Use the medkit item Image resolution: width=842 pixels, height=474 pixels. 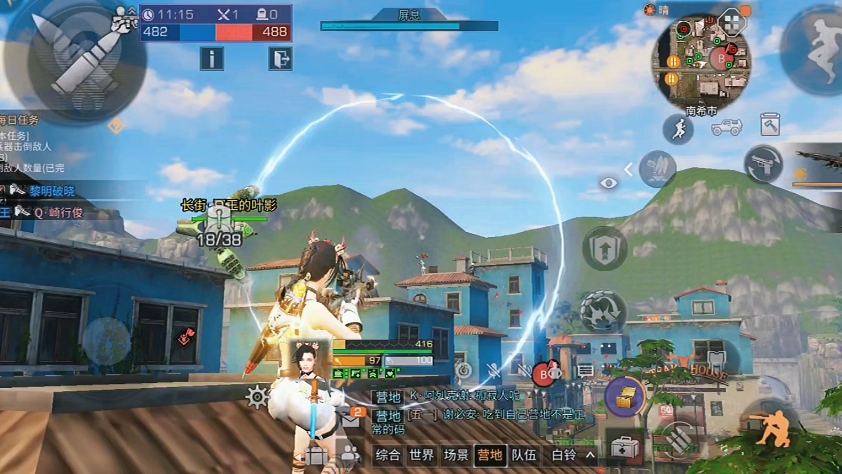pyautogui.click(x=624, y=446)
